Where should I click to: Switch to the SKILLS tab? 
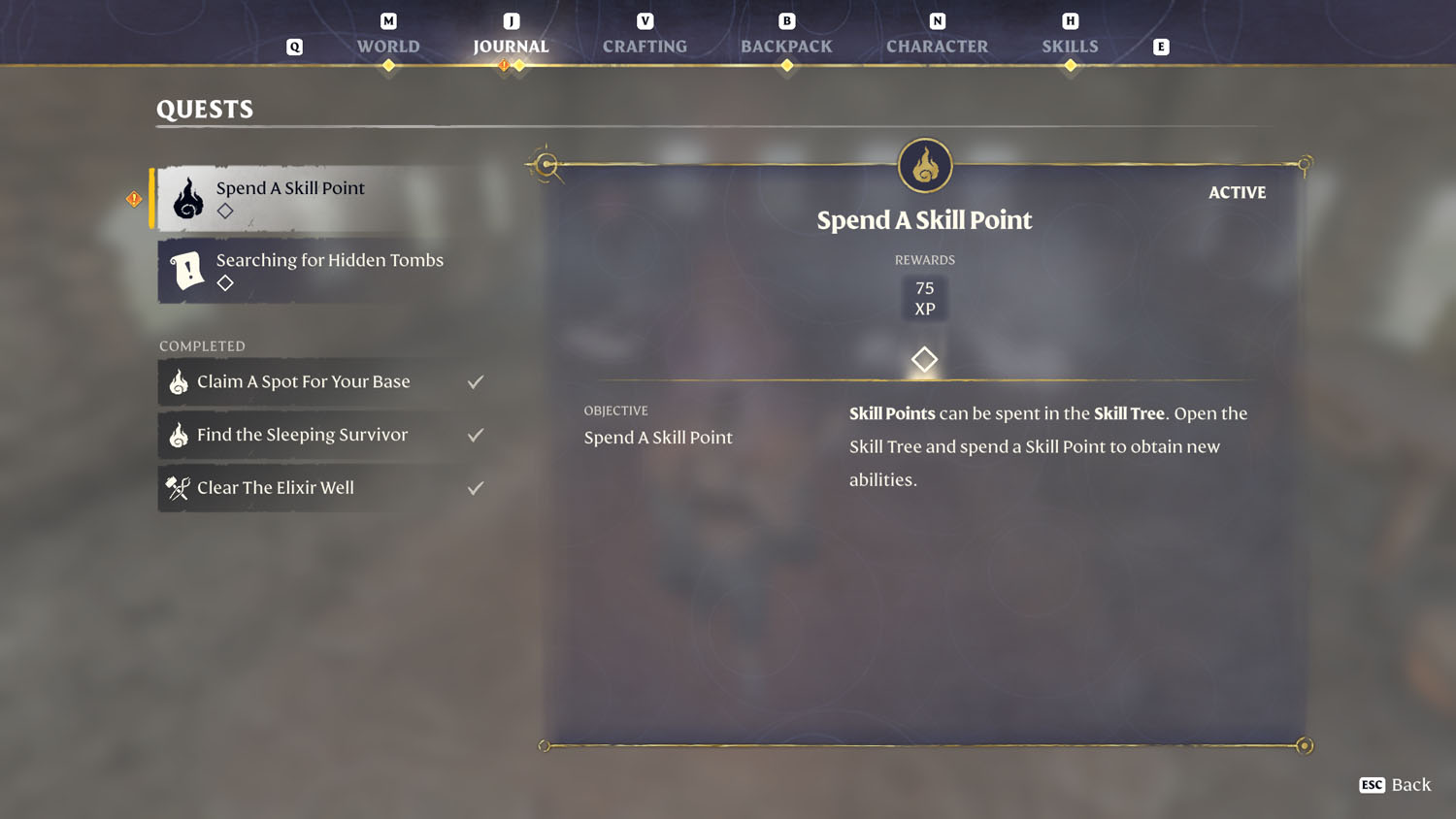click(x=1070, y=45)
